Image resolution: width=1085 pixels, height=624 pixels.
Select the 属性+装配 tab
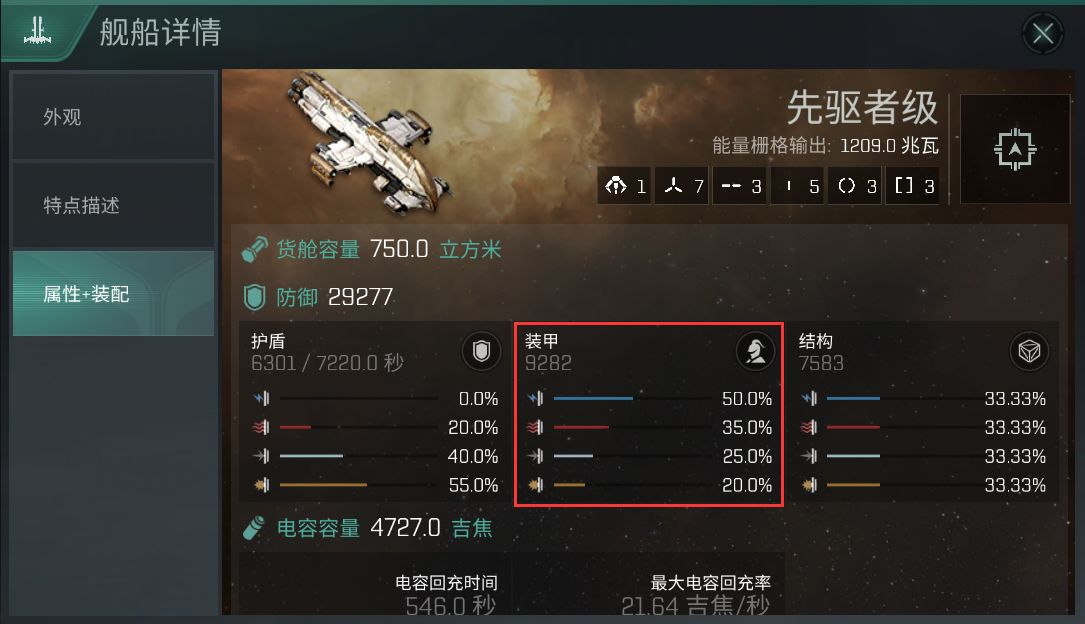coord(113,294)
